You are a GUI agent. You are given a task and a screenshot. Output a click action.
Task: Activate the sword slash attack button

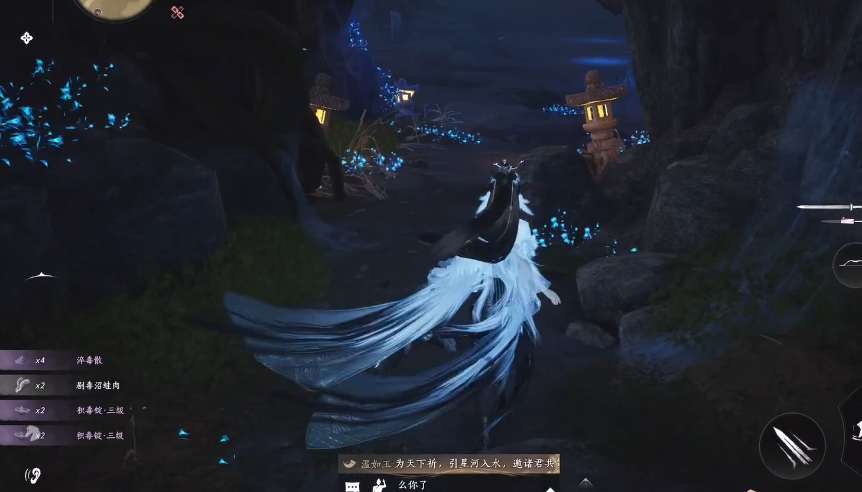click(792, 445)
